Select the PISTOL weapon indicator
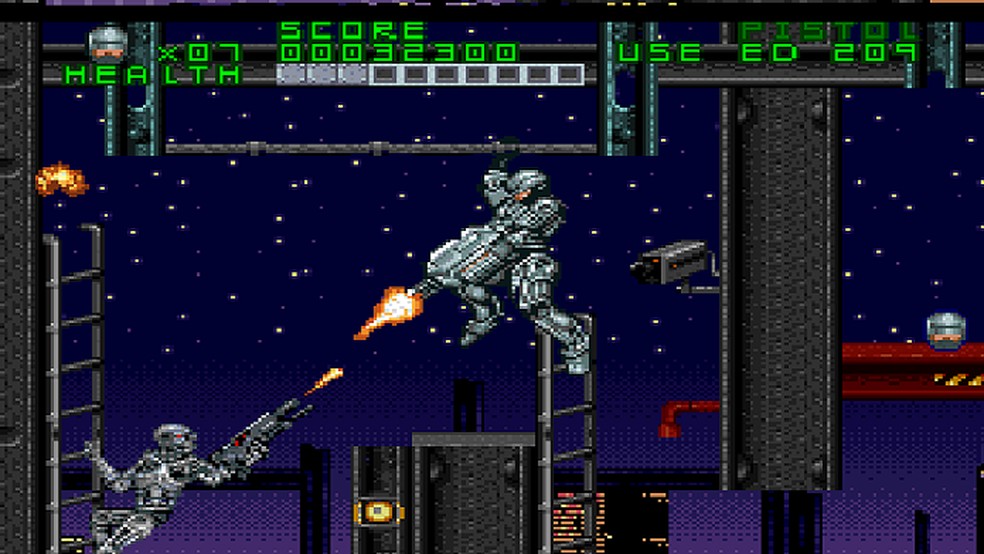Viewport: 984px width, 554px height. click(x=828, y=31)
